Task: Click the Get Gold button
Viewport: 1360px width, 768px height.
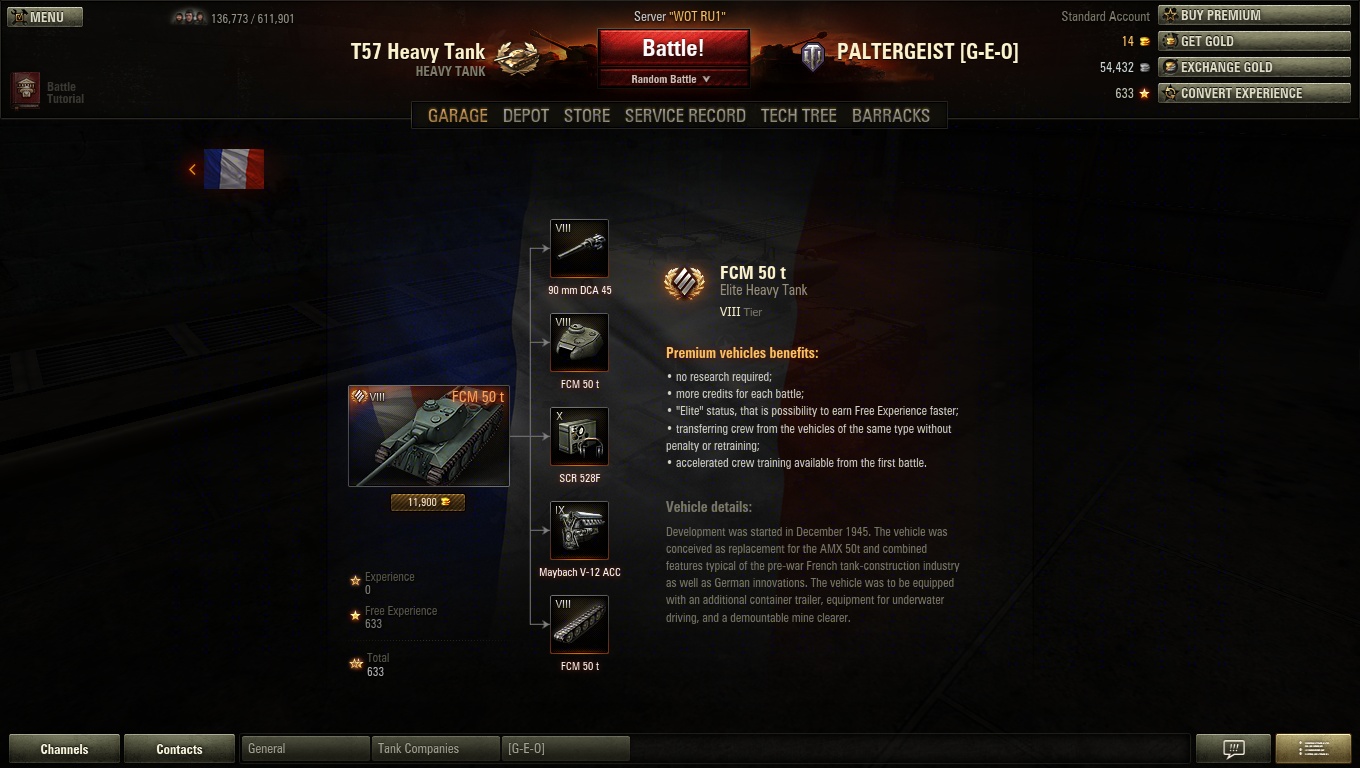Action: 1254,41
